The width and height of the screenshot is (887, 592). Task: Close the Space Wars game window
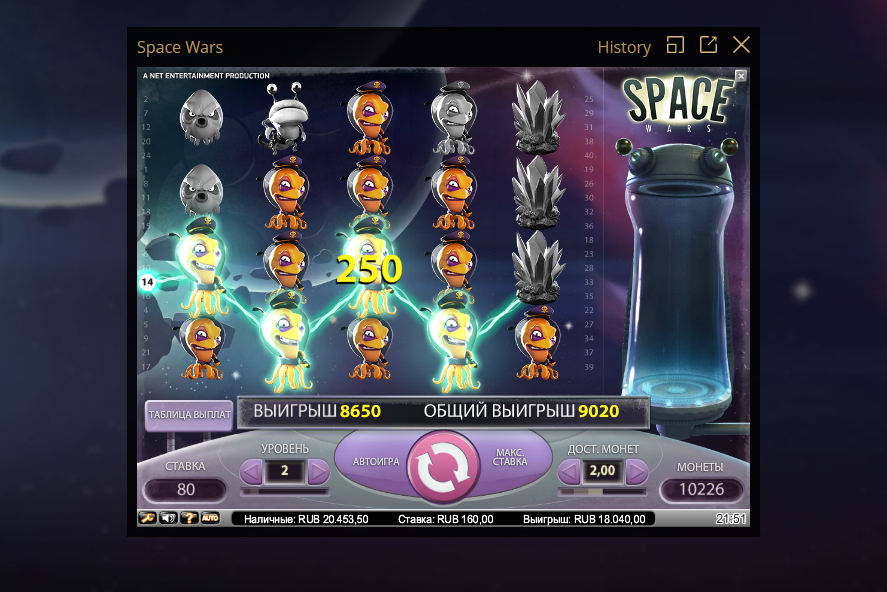(741, 45)
